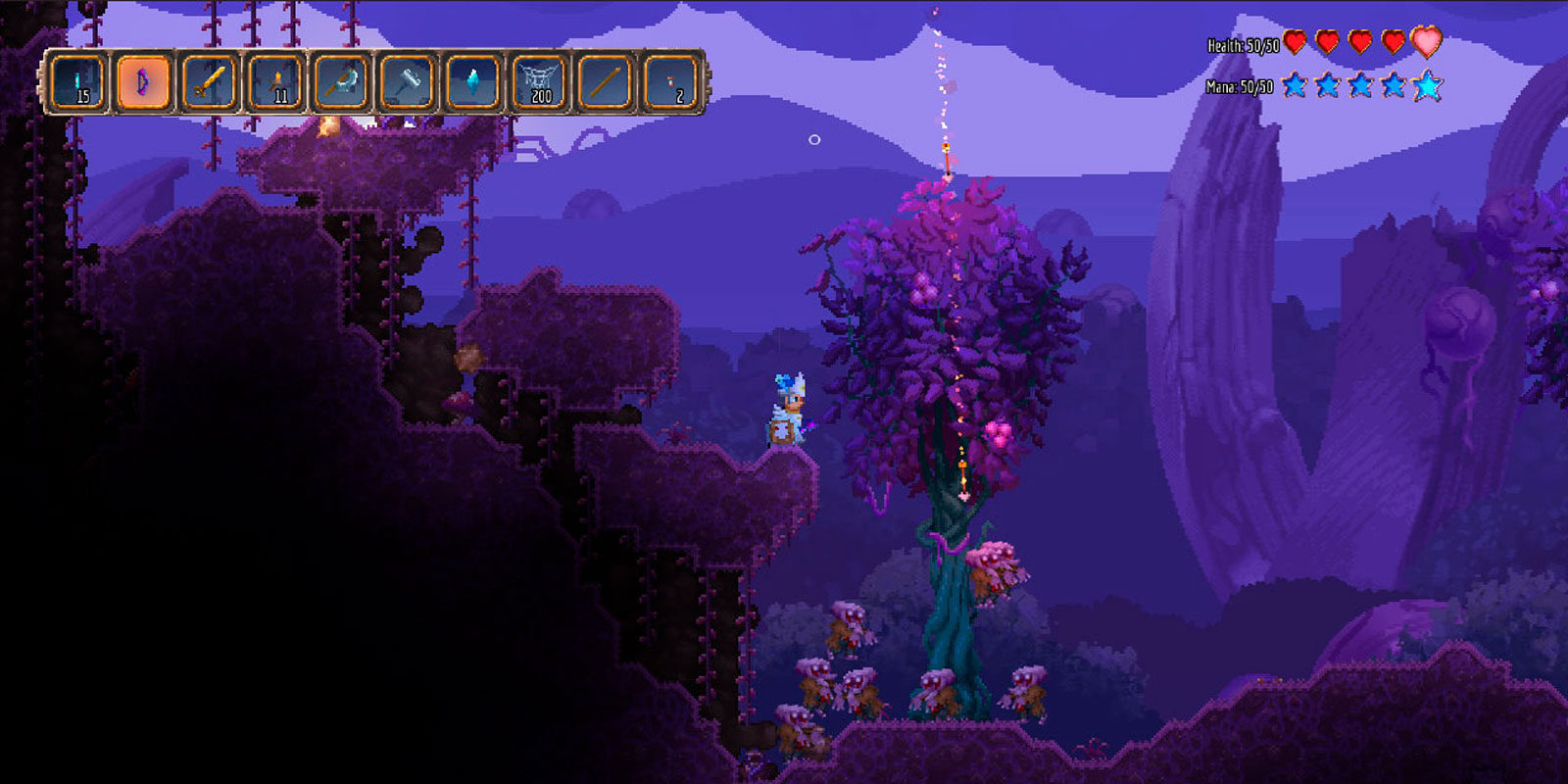Equip the wooden staff slot

[605, 82]
